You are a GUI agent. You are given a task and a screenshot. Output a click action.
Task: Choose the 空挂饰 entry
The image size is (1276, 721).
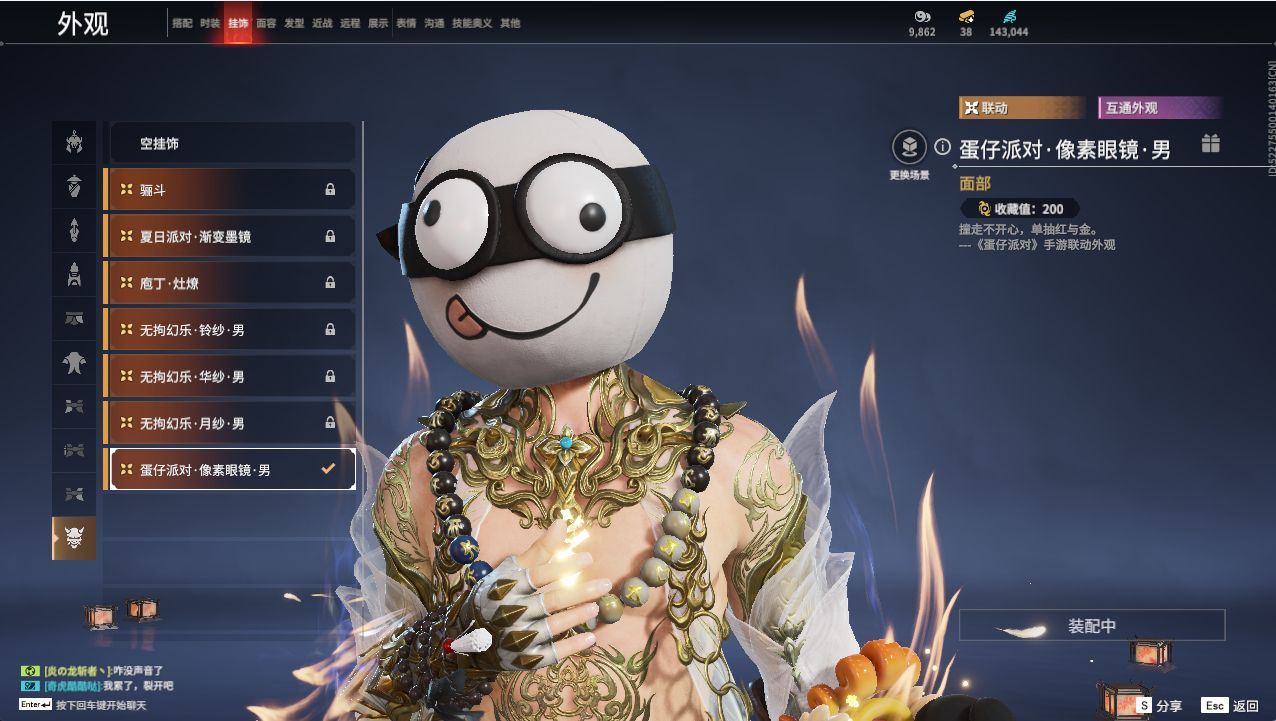point(232,144)
